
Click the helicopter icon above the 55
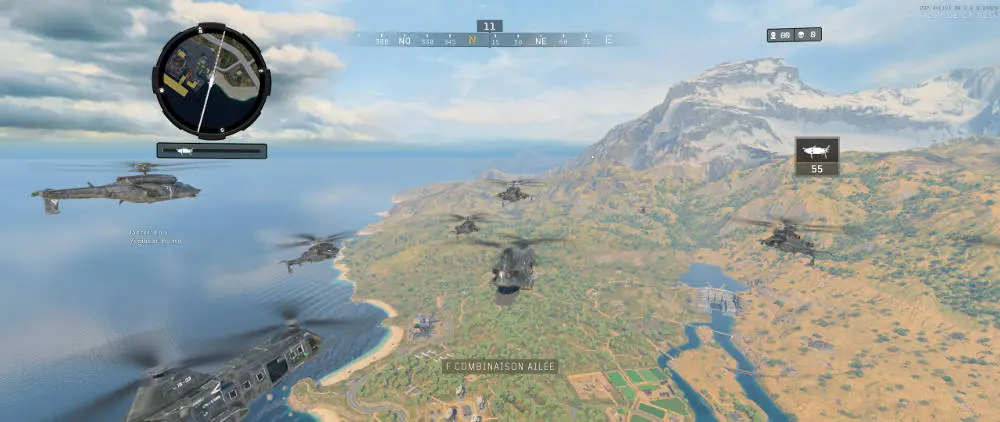(x=817, y=150)
